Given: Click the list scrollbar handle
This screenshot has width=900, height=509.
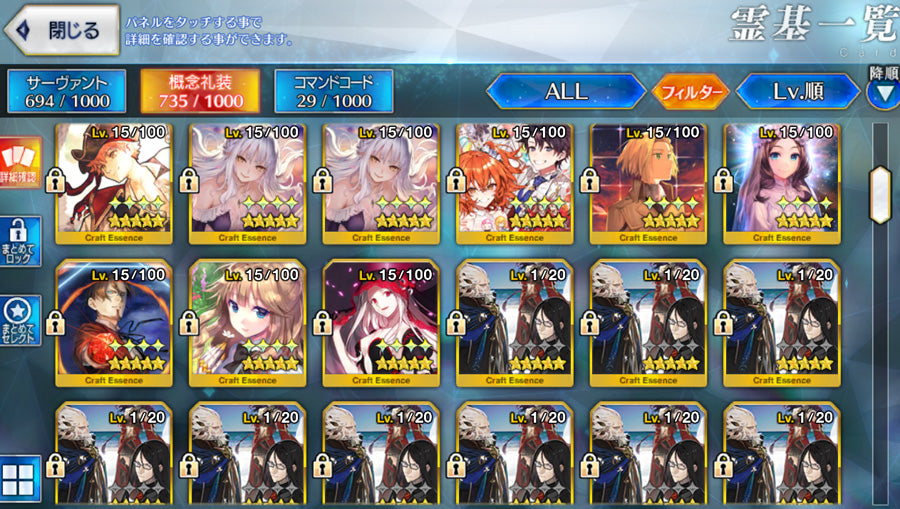Looking at the screenshot, I should coord(880,194).
